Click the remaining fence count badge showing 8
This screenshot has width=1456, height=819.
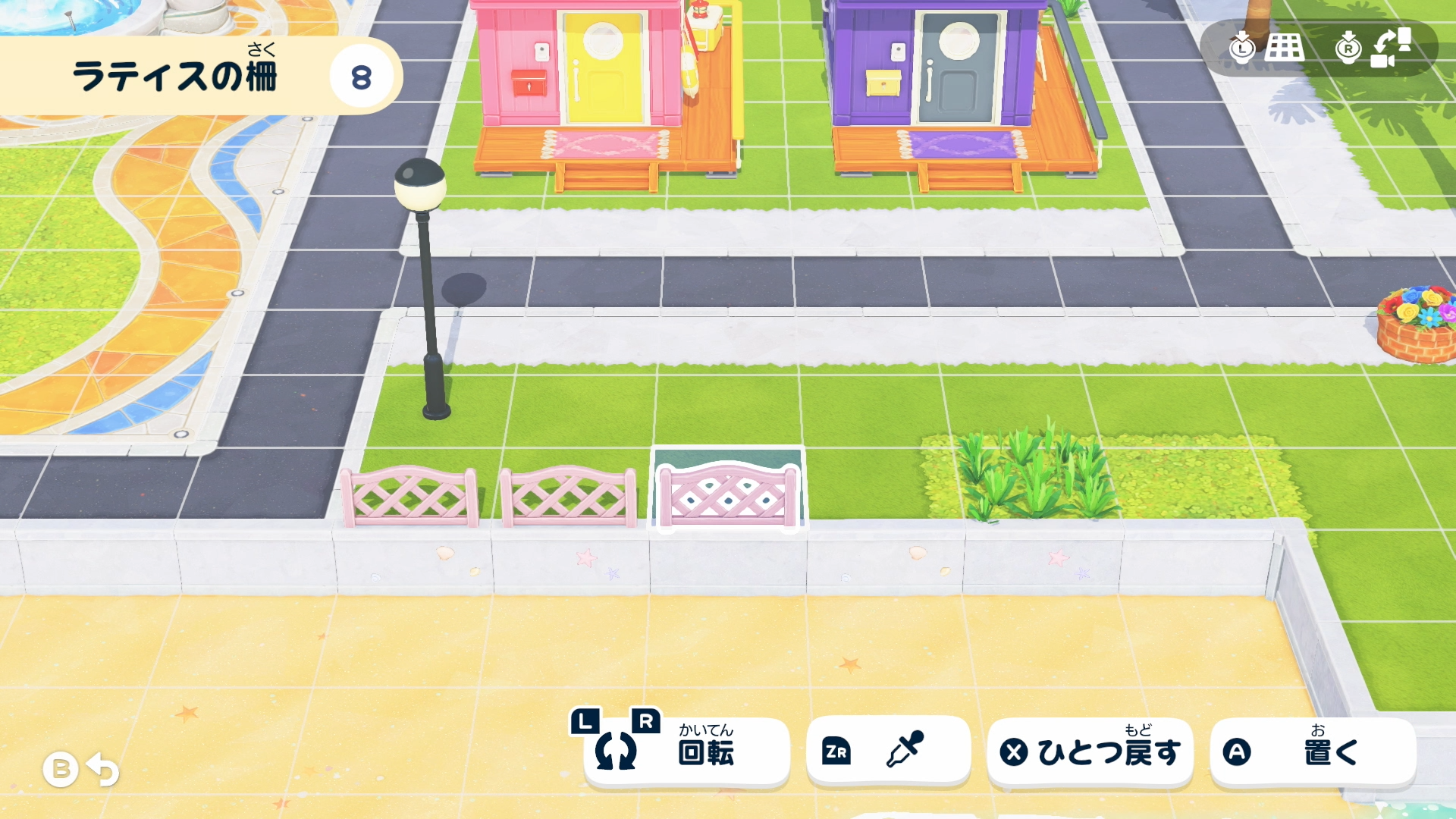point(362,74)
